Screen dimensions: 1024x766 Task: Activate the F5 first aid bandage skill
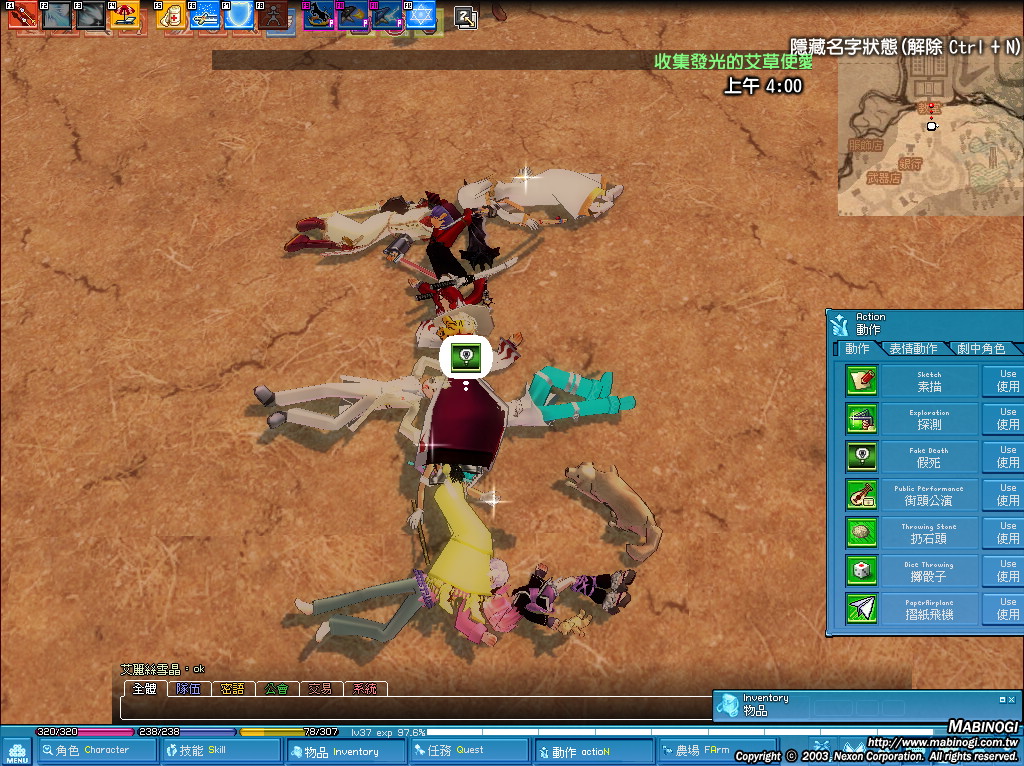[168, 15]
